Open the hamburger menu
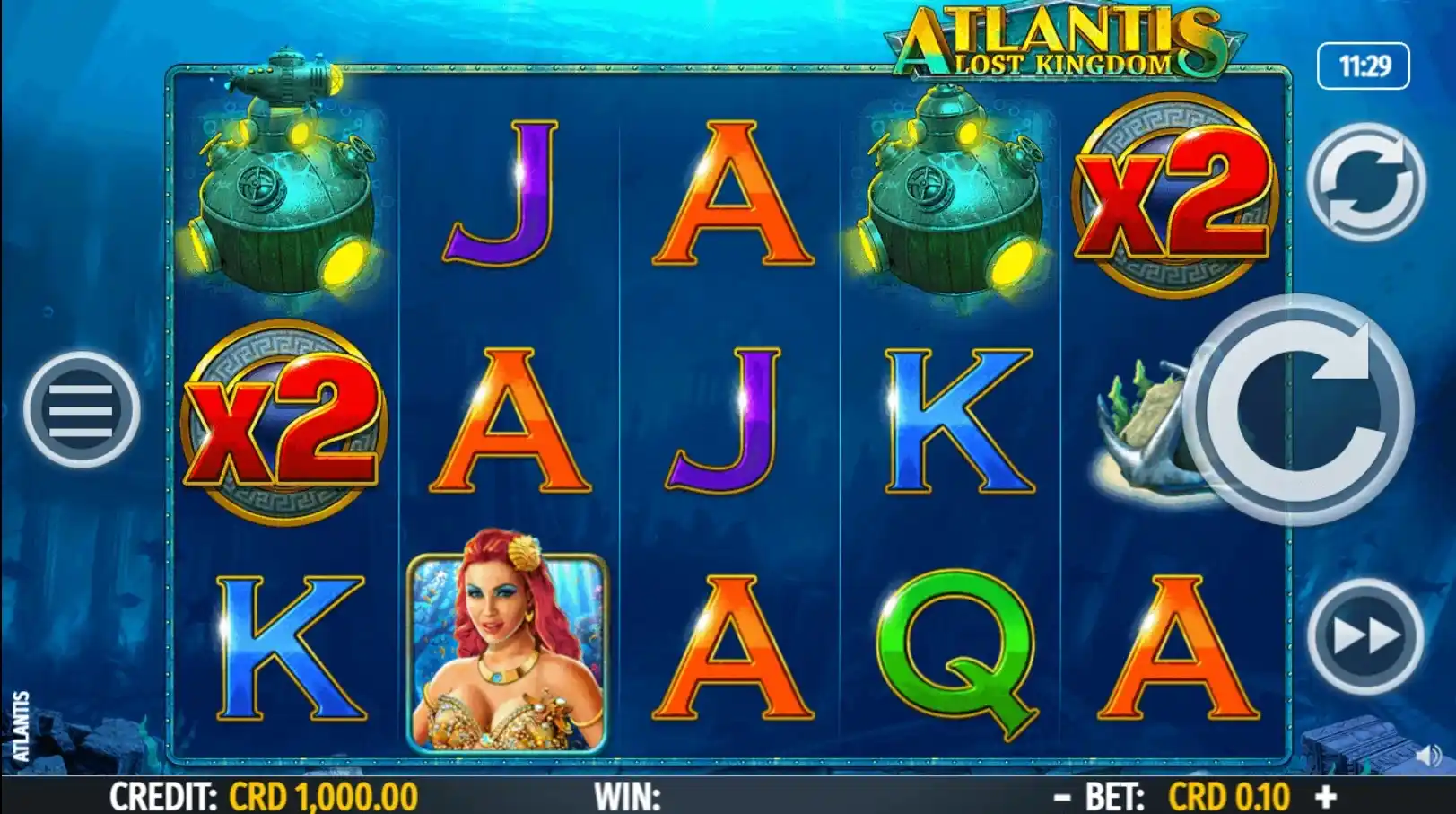 click(82, 409)
